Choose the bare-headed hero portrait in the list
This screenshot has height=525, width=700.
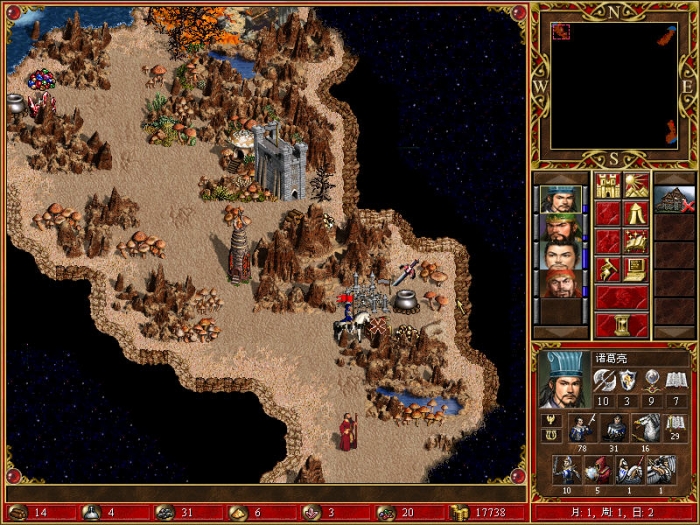[x=561, y=255]
